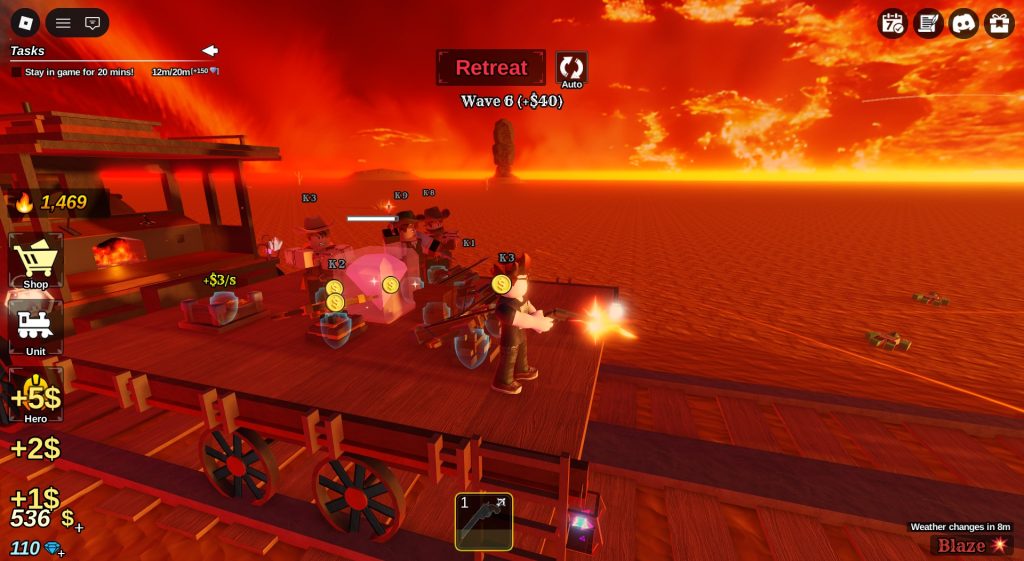Open the scroll and quill log
This screenshot has width=1024, height=561.
coord(928,23)
